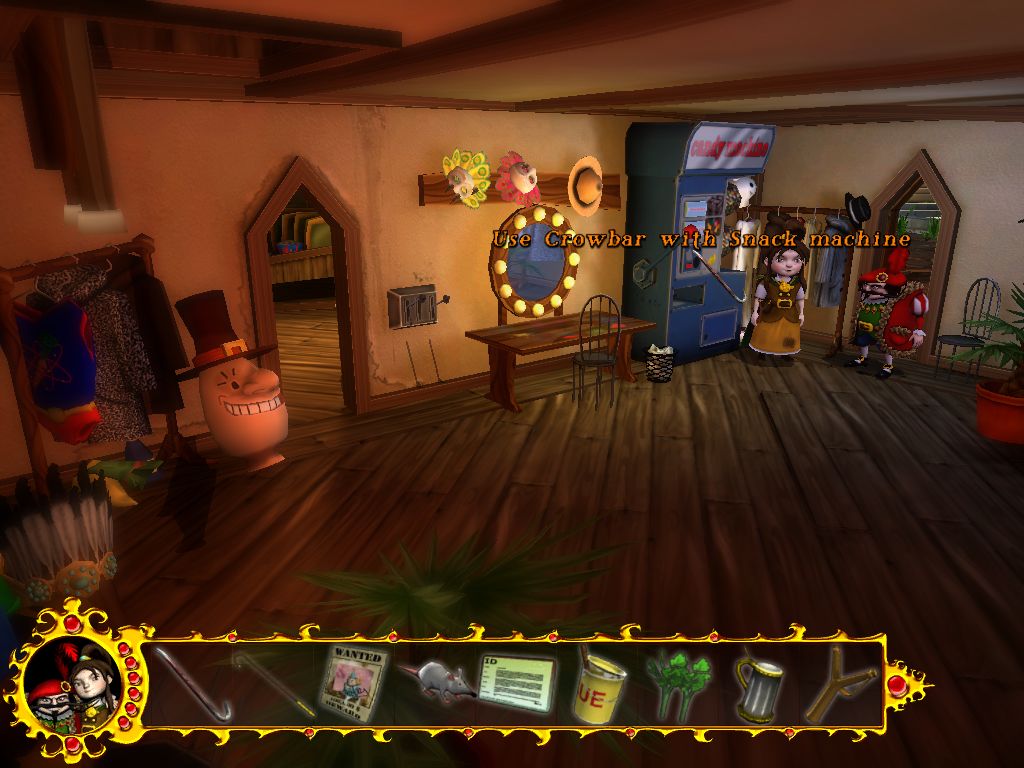Click the character portrait medallion

(x=72, y=684)
